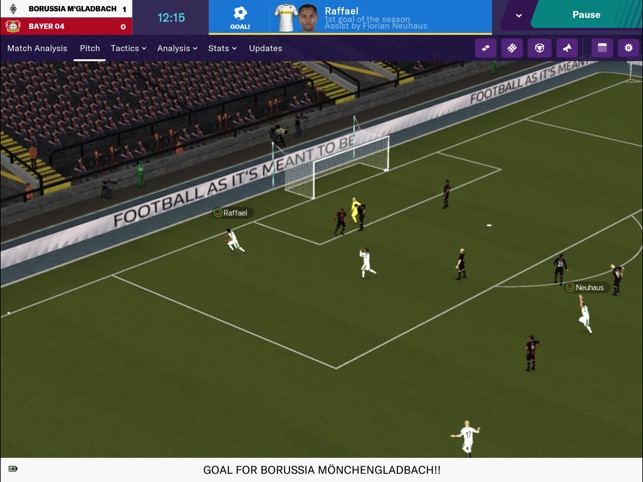Switch to the Pitch view tab
This screenshot has width=643, height=482.
[x=90, y=48]
